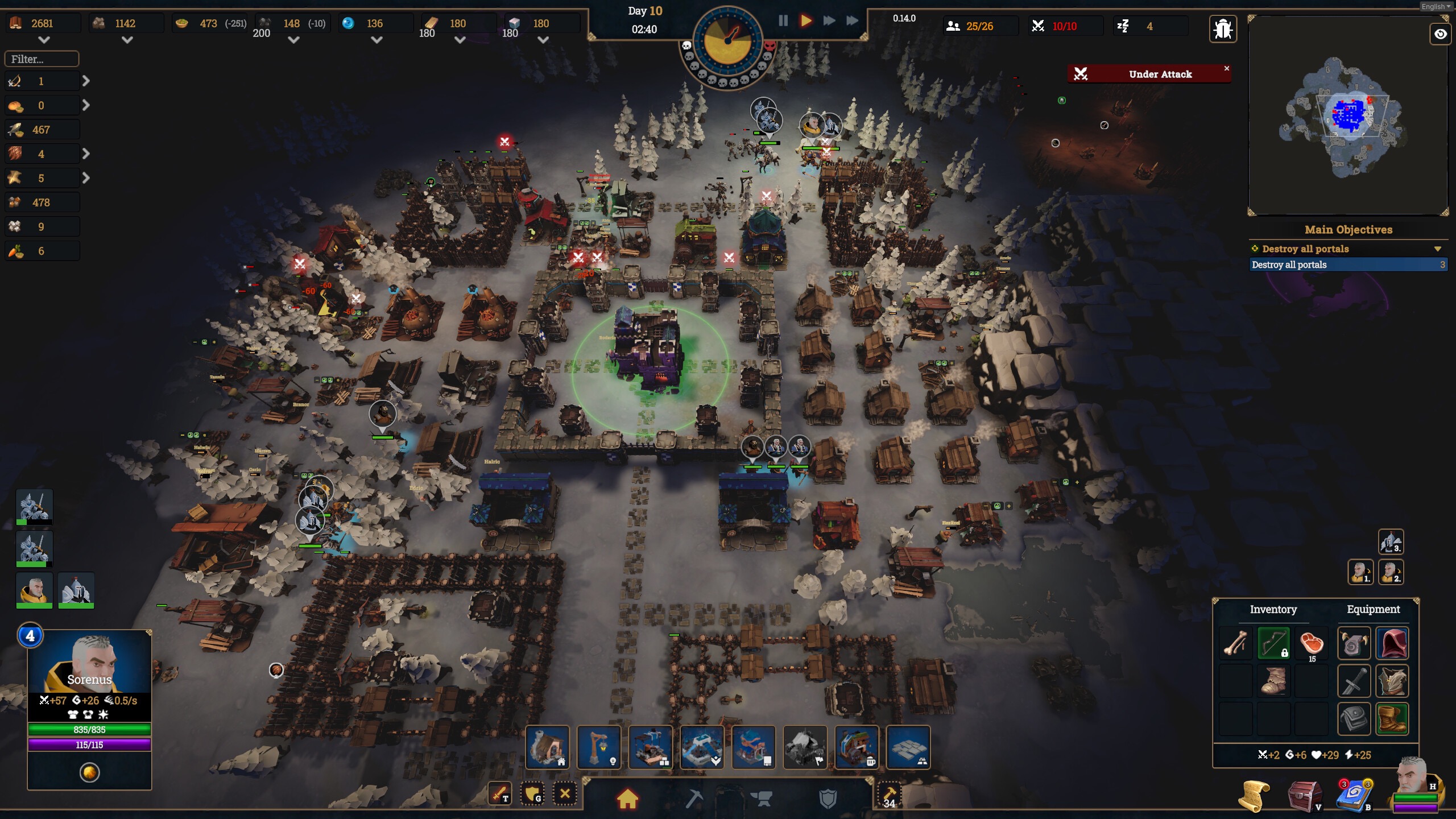Screen dimensions: 1456x819
Task: Select the locked bow inventory slot
Action: pos(1273,644)
